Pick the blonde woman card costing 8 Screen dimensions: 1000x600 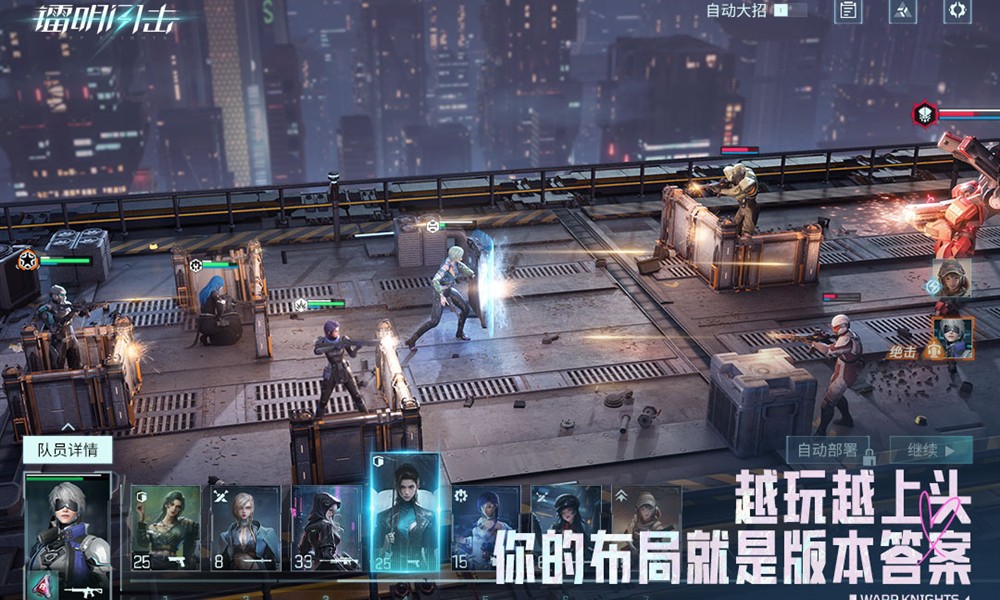coord(246,528)
